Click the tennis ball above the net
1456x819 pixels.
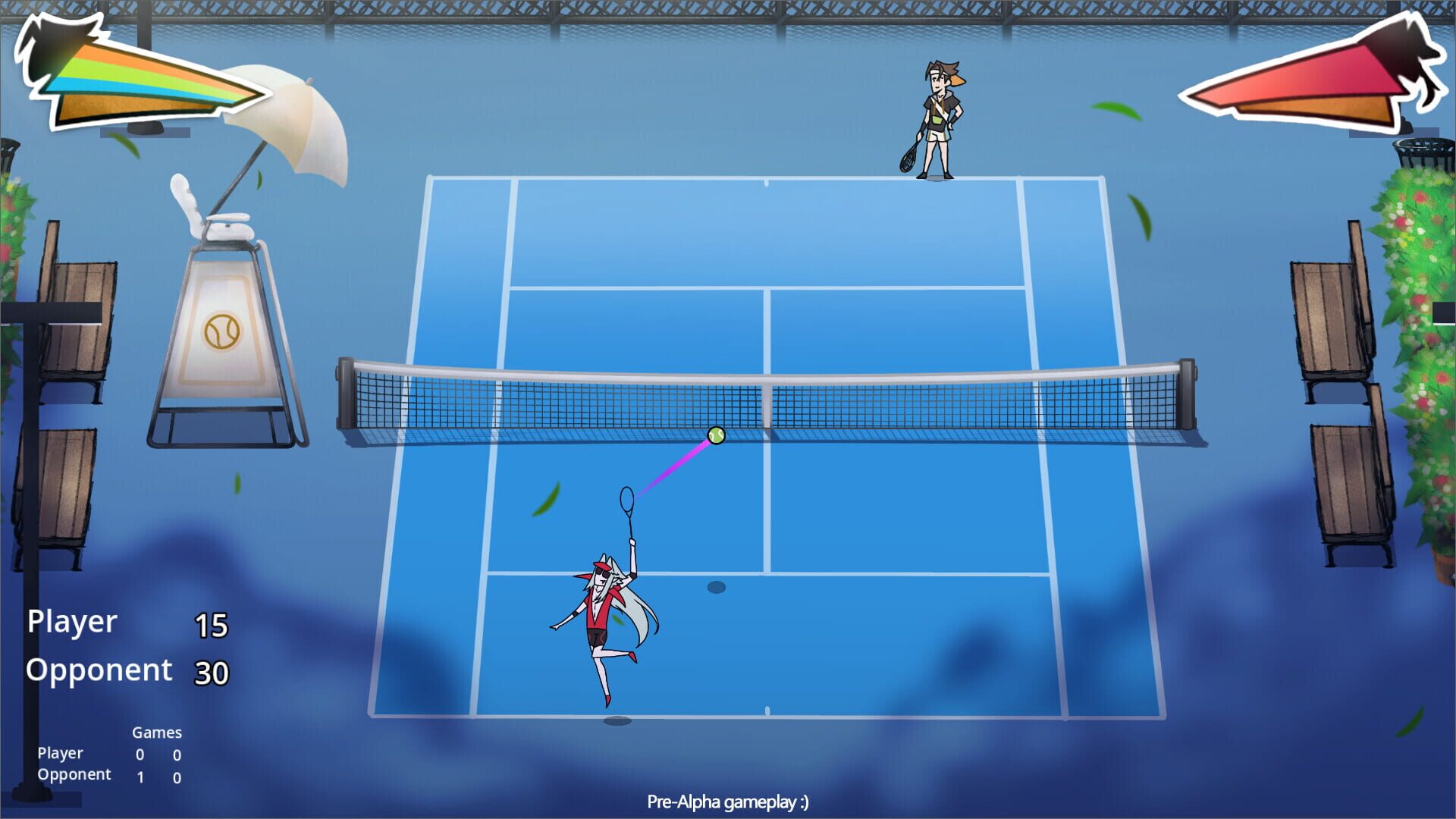[x=714, y=435]
